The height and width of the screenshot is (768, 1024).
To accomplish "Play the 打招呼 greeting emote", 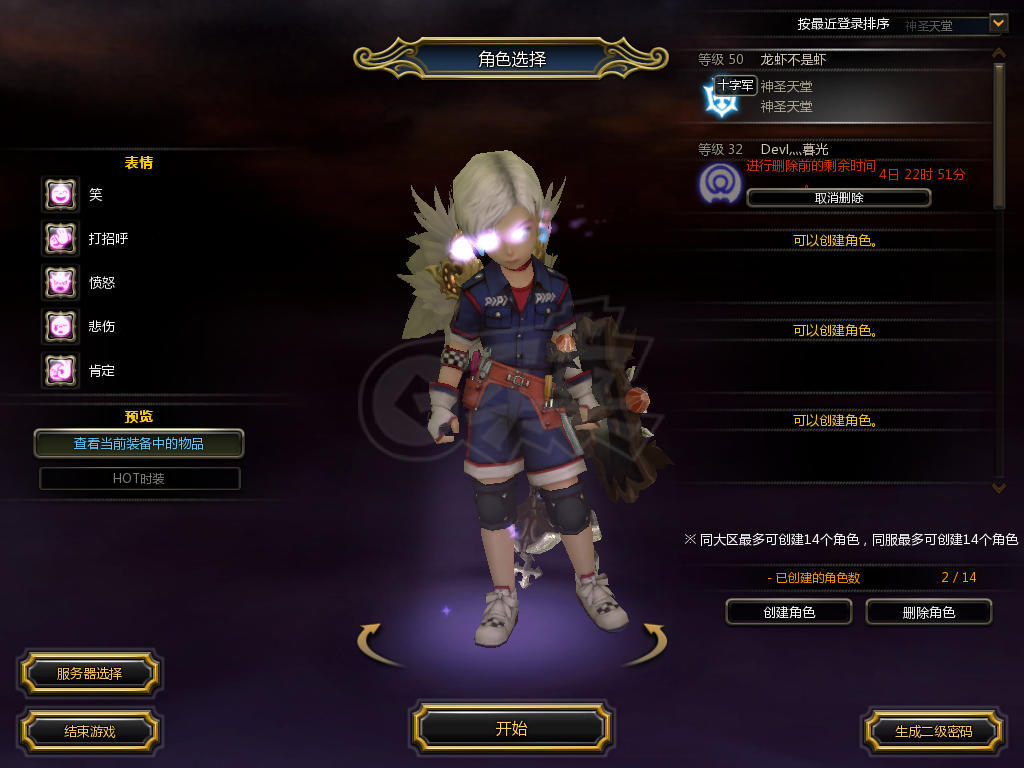I will [x=60, y=238].
